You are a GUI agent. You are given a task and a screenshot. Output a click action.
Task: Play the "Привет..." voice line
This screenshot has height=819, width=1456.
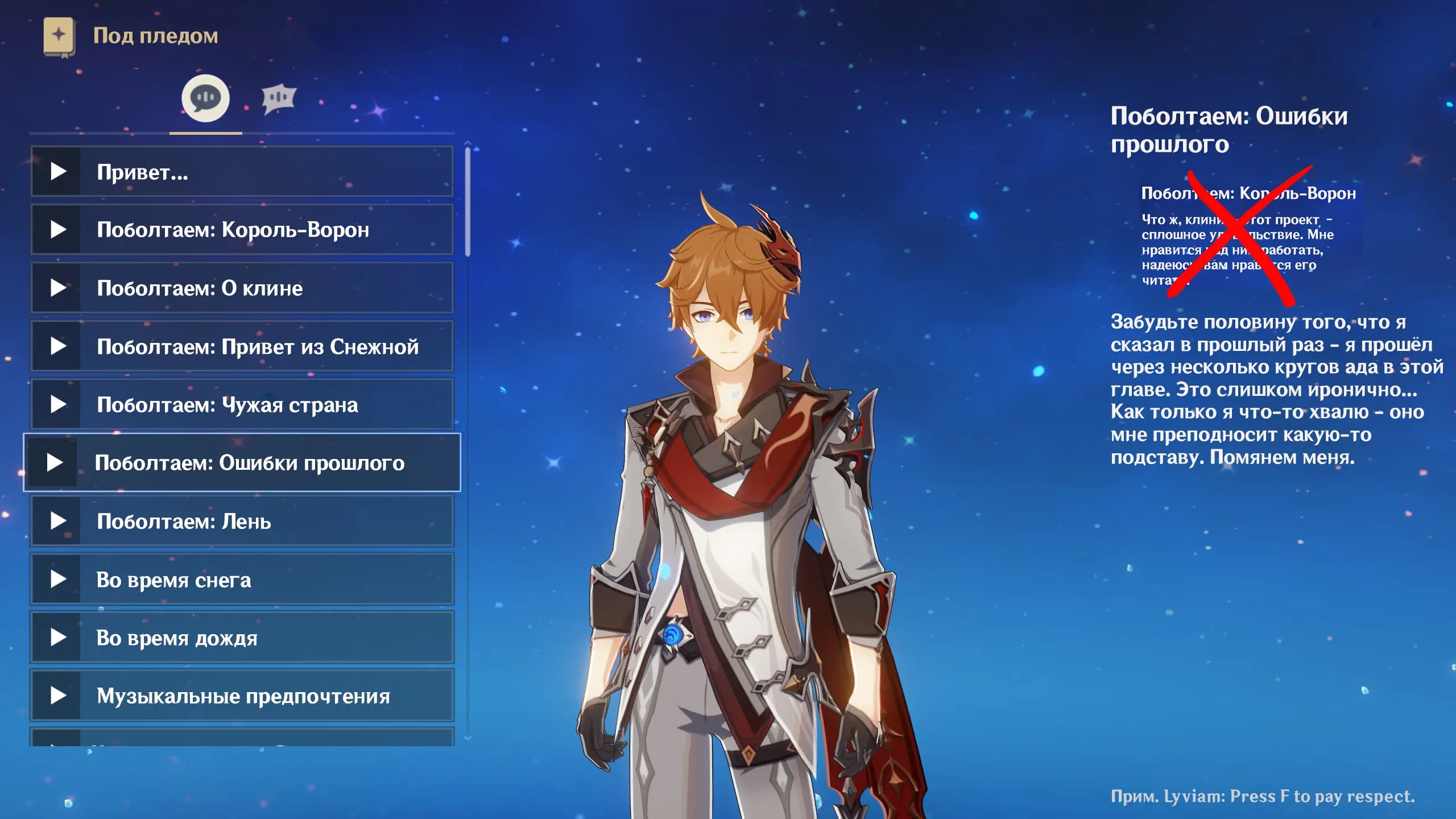click(x=242, y=172)
